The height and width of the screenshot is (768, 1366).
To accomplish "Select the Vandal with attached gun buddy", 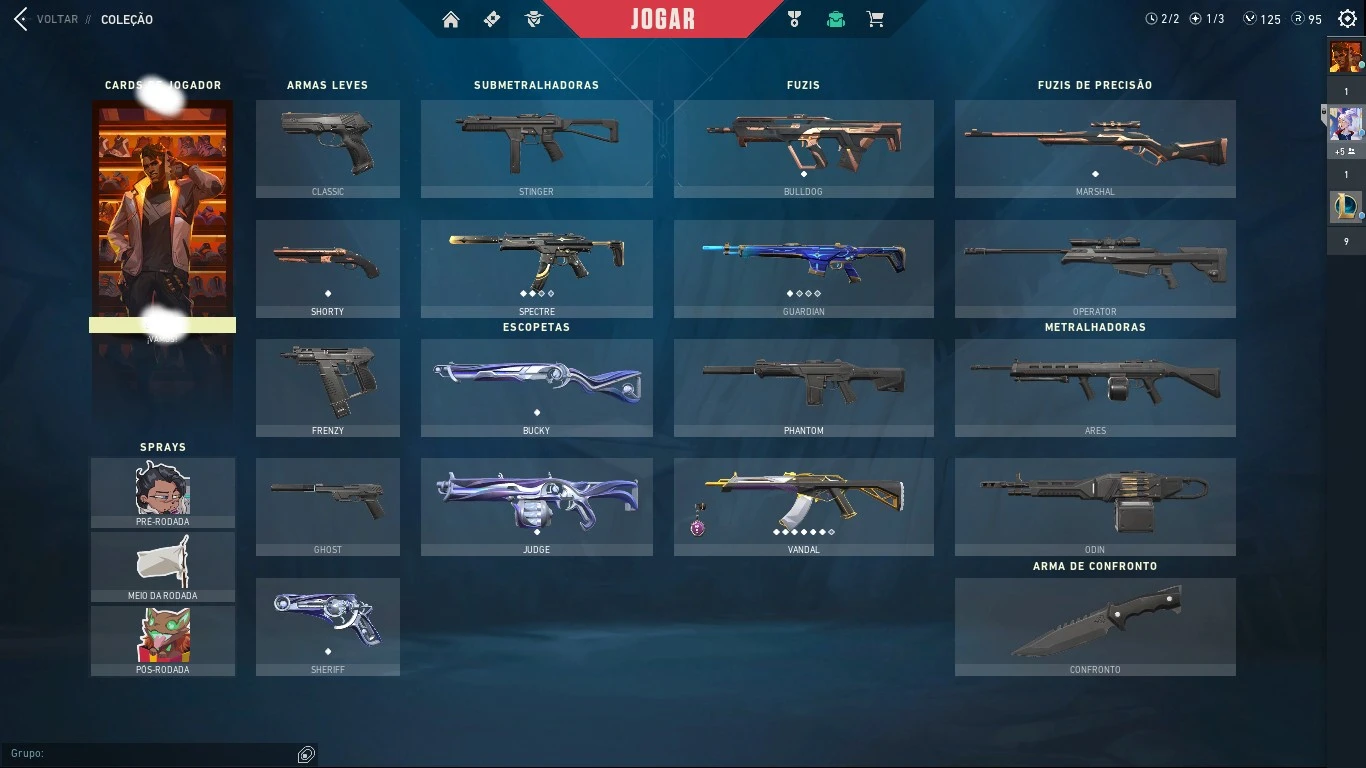I will coord(803,500).
